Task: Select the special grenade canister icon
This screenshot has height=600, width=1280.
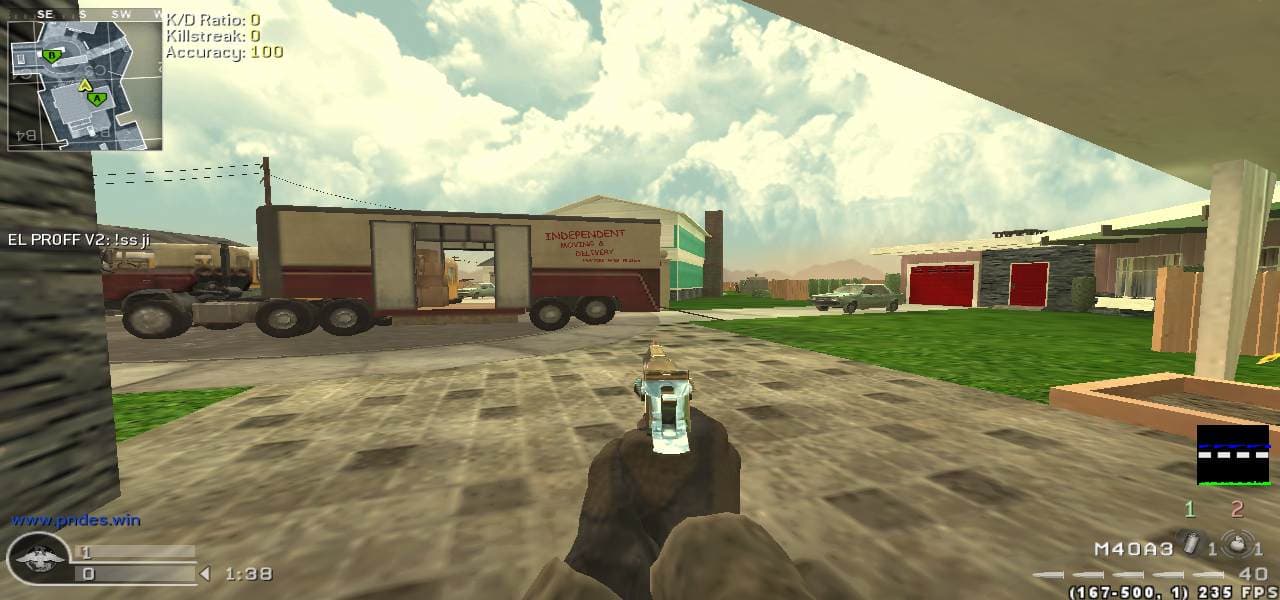Action: (x=1191, y=546)
